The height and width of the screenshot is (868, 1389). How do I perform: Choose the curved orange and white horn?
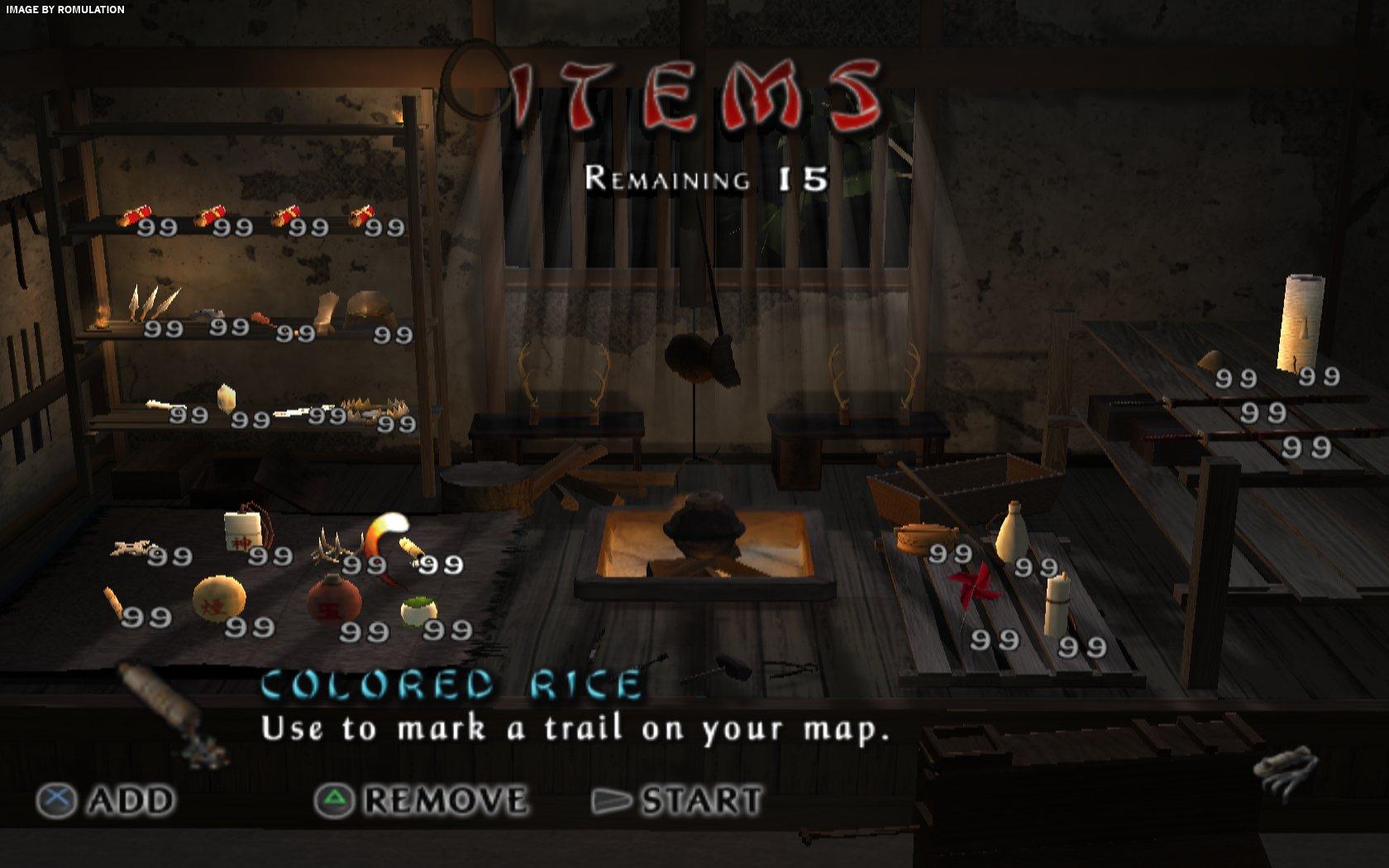click(x=384, y=537)
